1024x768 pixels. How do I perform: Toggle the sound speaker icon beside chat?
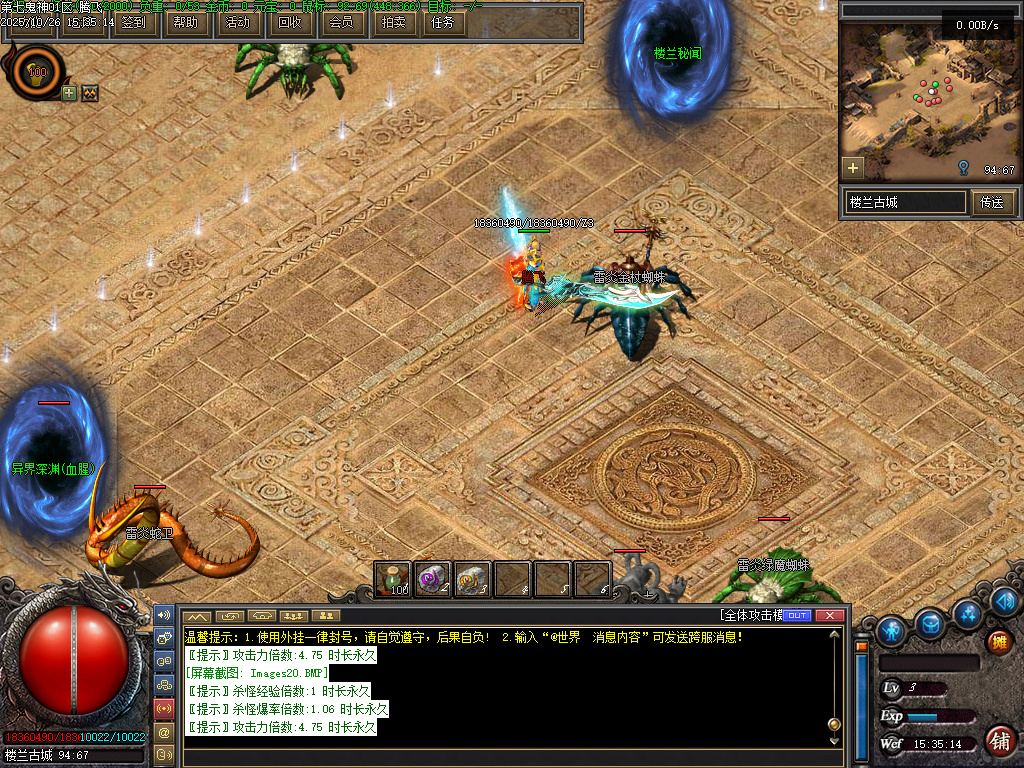164,615
